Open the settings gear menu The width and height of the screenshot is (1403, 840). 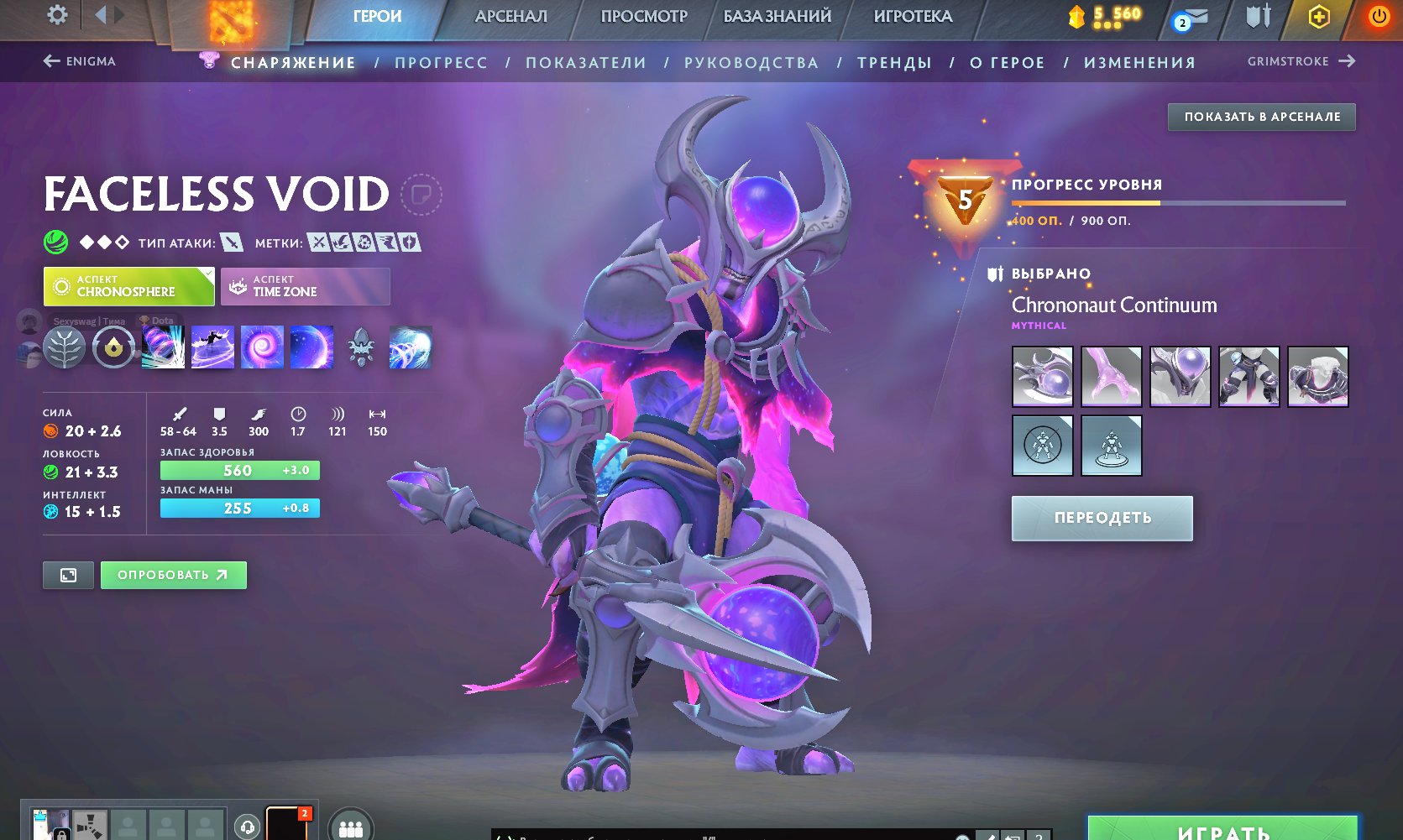tap(55, 15)
